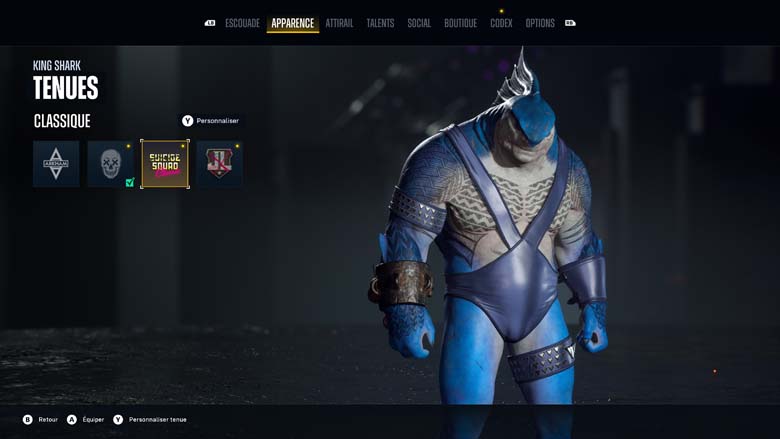The width and height of the screenshot is (780, 439).
Task: Pick the red crossed-out shield outfit tile
Action: coord(219,164)
